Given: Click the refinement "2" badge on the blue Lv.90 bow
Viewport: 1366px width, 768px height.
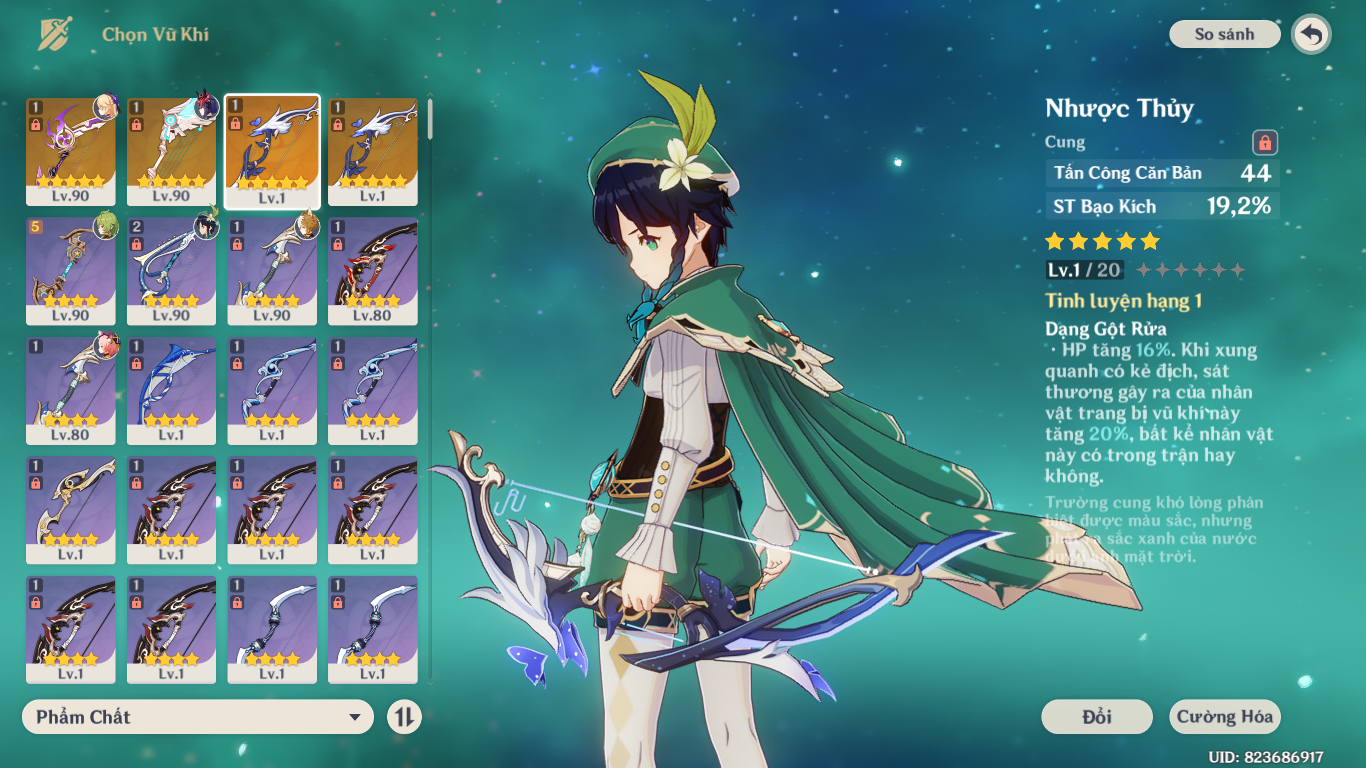Looking at the screenshot, I should tap(137, 226).
